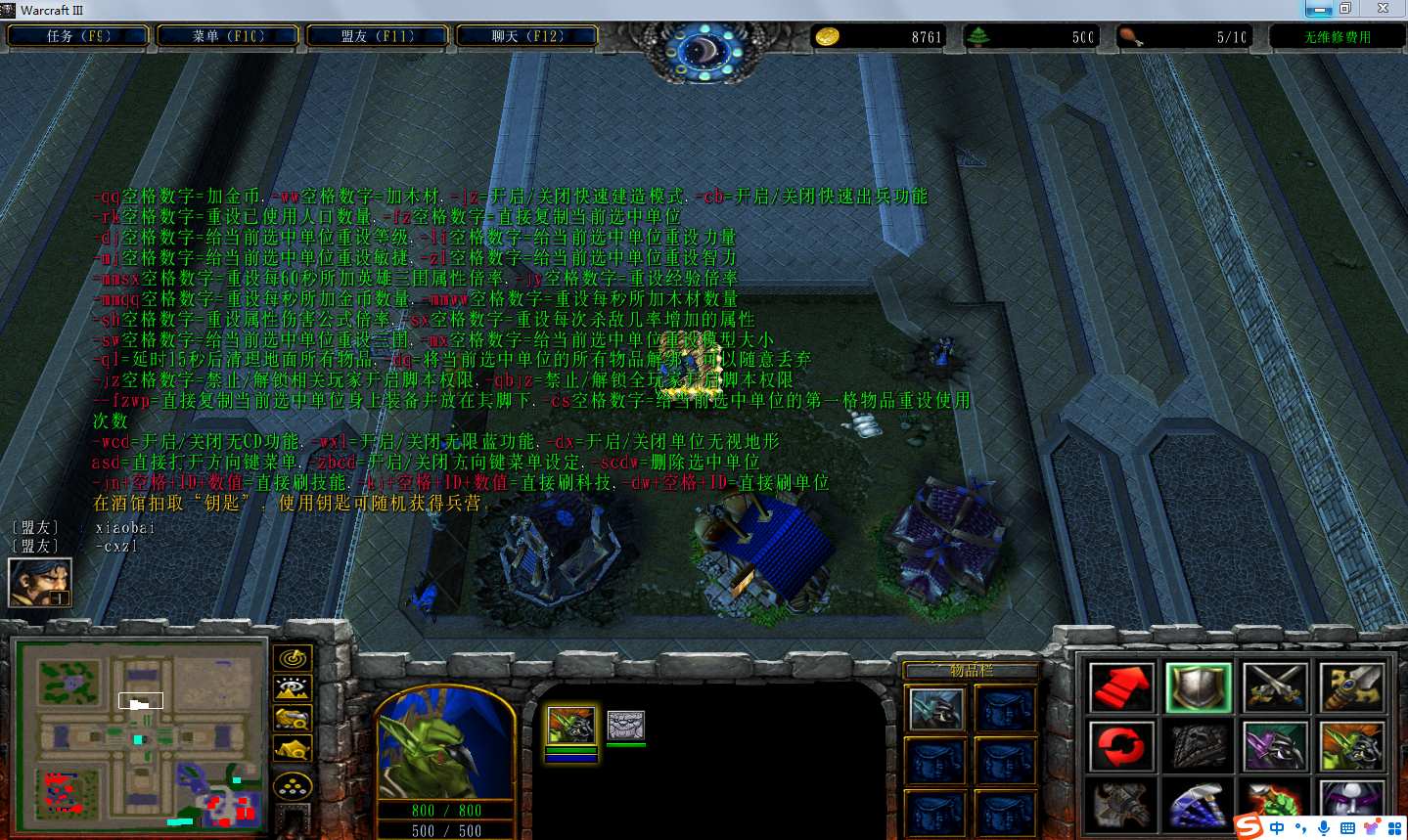The width and height of the screenshot is (1408, 840).
Task: Click the red circular arrows command
Action: [1121, 747]
